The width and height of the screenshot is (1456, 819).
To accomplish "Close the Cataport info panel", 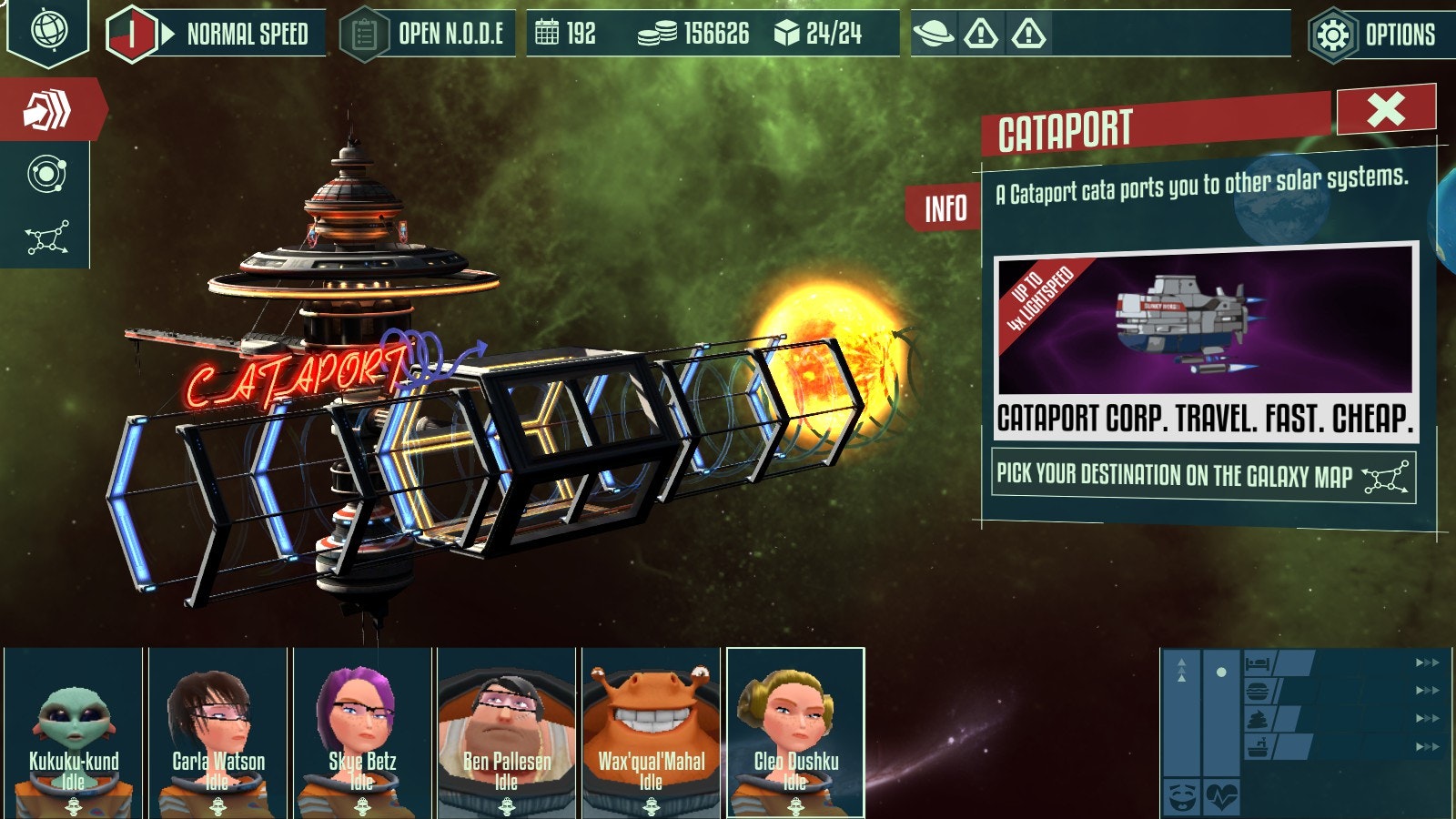I will (1385, 109).
